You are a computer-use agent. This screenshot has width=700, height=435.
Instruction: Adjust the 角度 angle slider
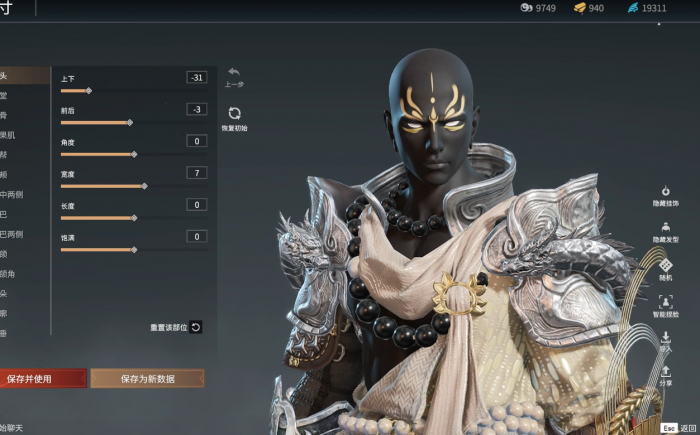tap(134, 154)
